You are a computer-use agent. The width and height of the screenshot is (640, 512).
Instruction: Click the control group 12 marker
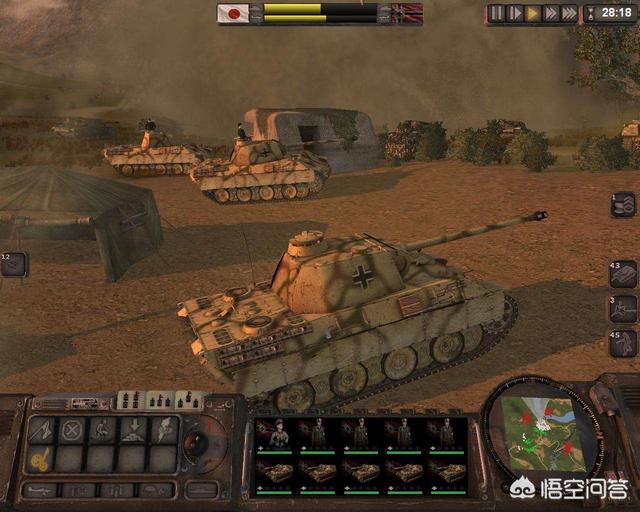[13, 264]
